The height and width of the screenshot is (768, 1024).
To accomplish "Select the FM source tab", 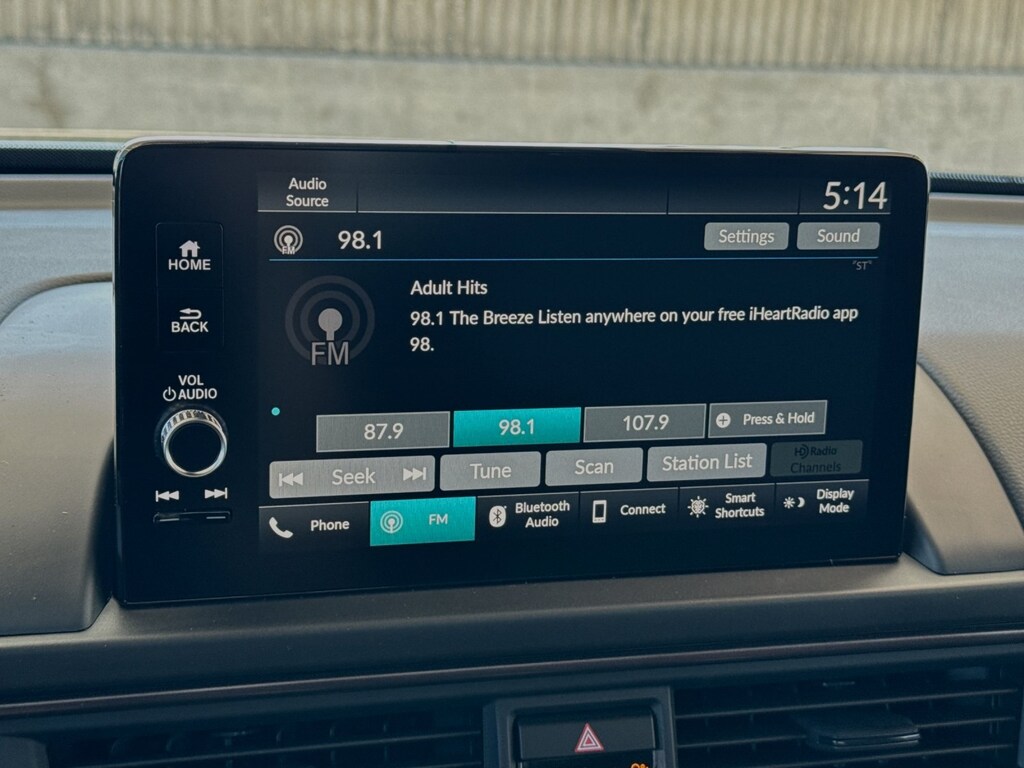I will coord(422,521).
